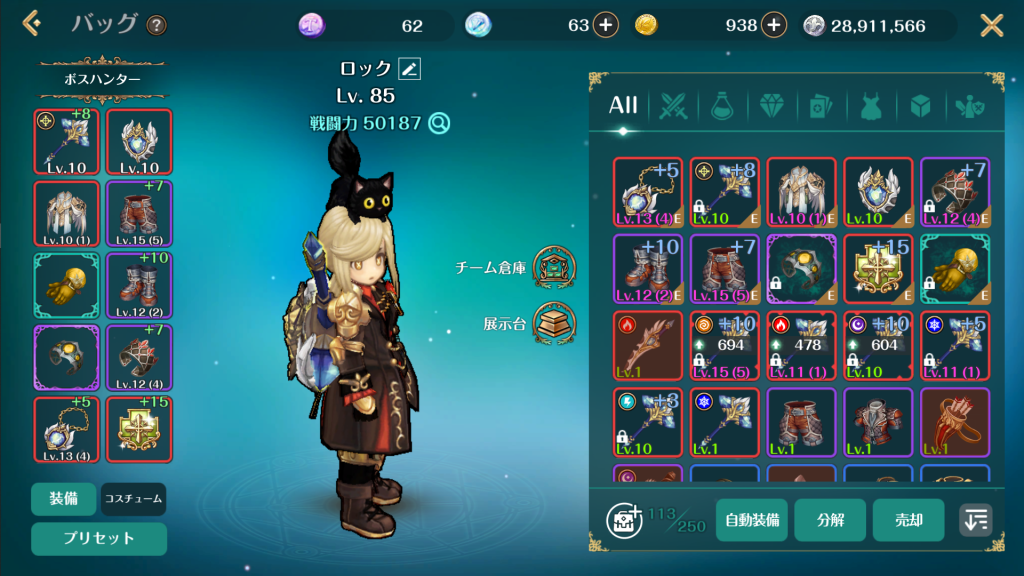Open the bag help question mark
Image resolution: width=1024 pixels, height=576 pixels.
157,26
